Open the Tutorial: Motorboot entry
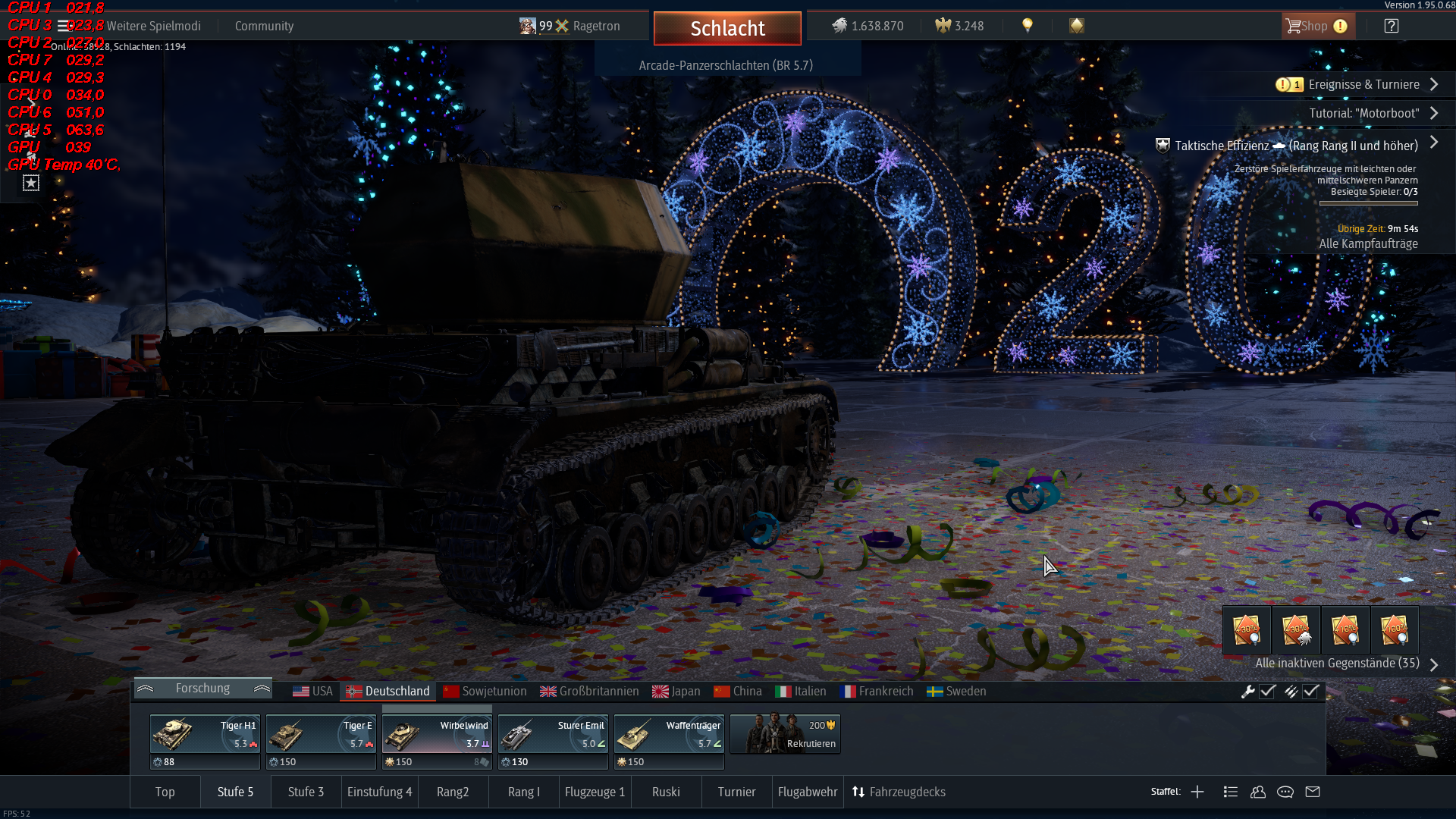The height and width of the screenshot is (819, 1456). [1365, 113]
